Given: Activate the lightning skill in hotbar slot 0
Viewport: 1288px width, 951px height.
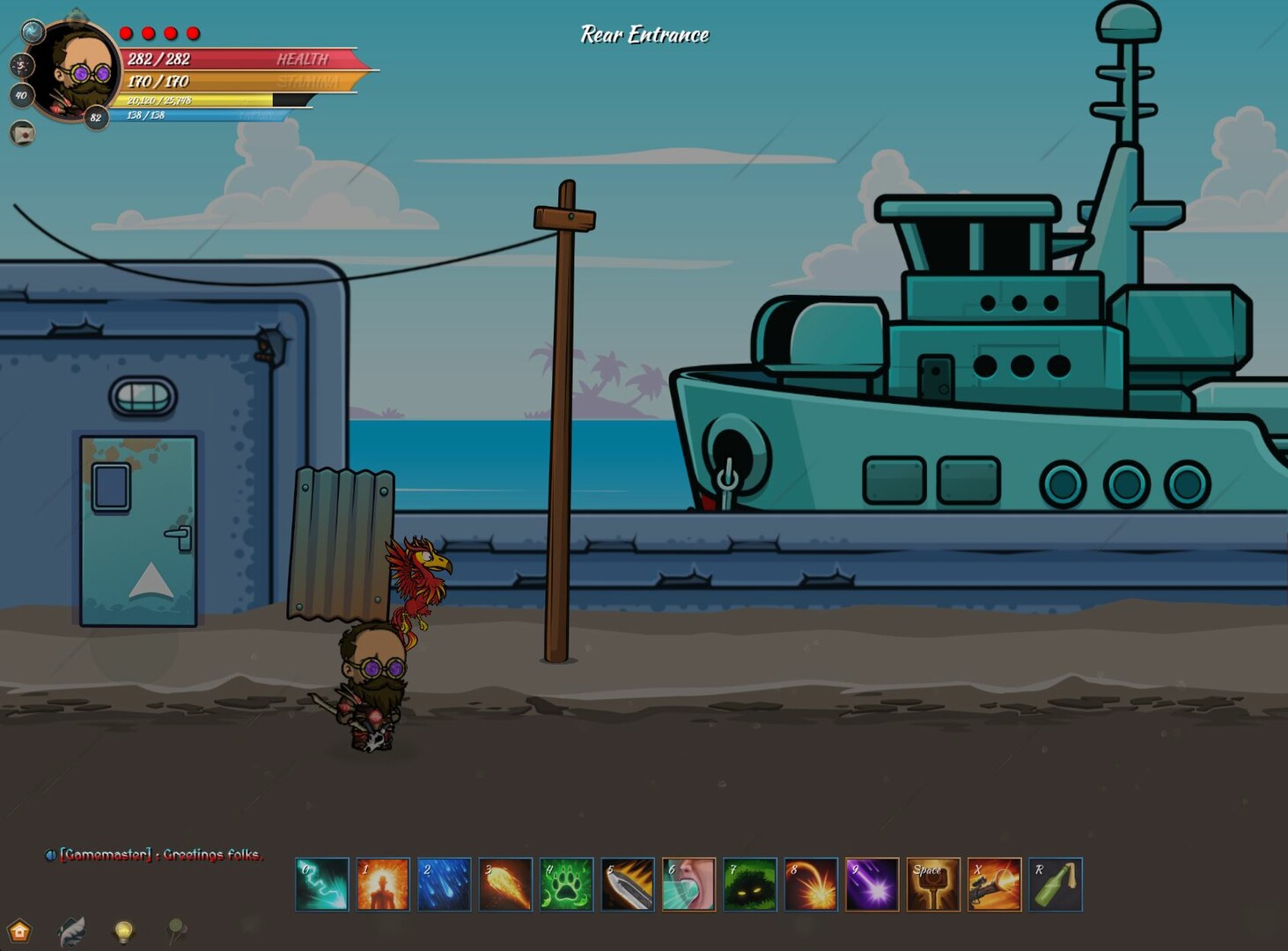Looking at the screenshot, I should pos(321,885).
